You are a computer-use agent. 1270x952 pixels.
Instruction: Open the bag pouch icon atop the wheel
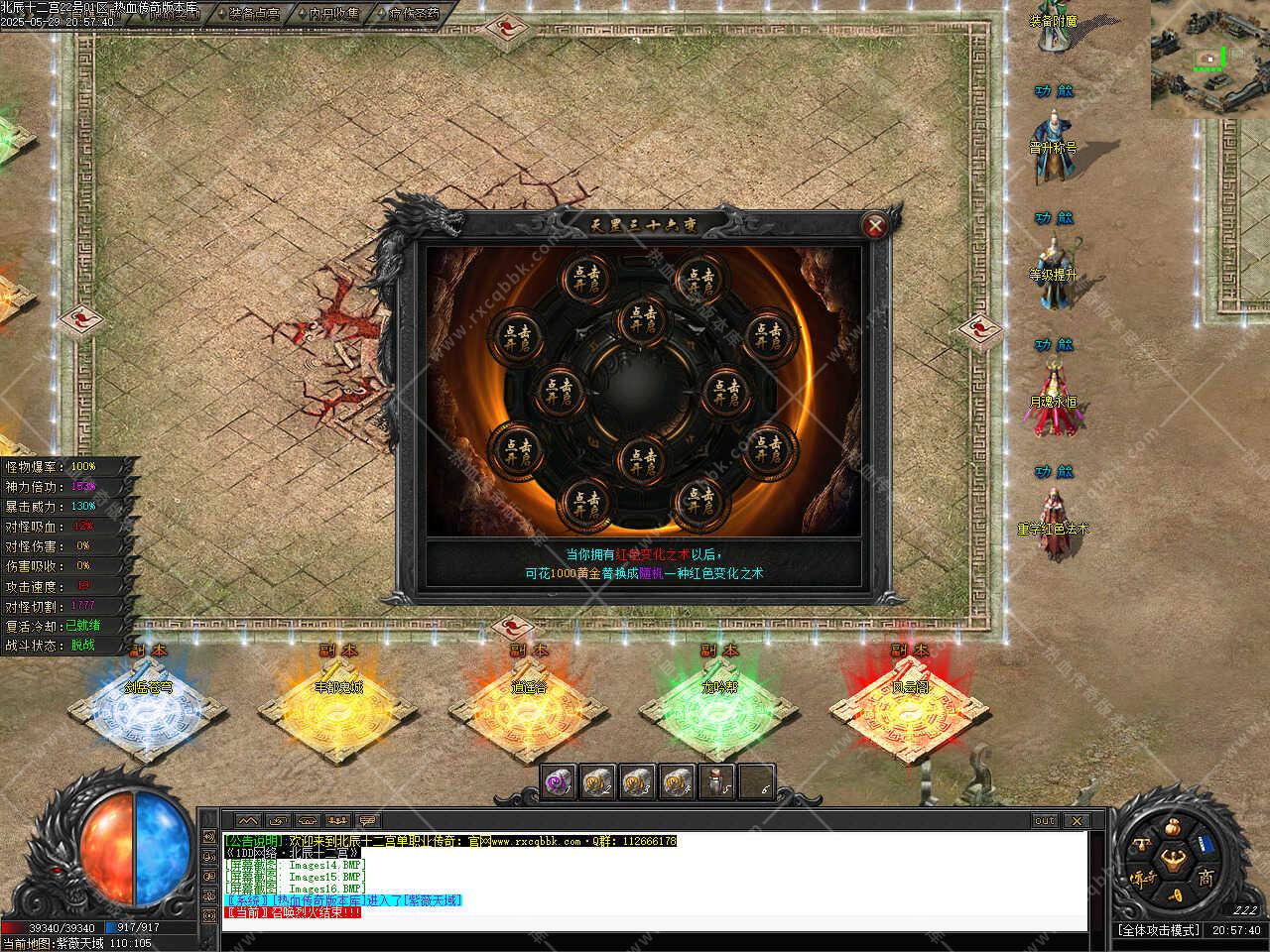[1173, 827]
